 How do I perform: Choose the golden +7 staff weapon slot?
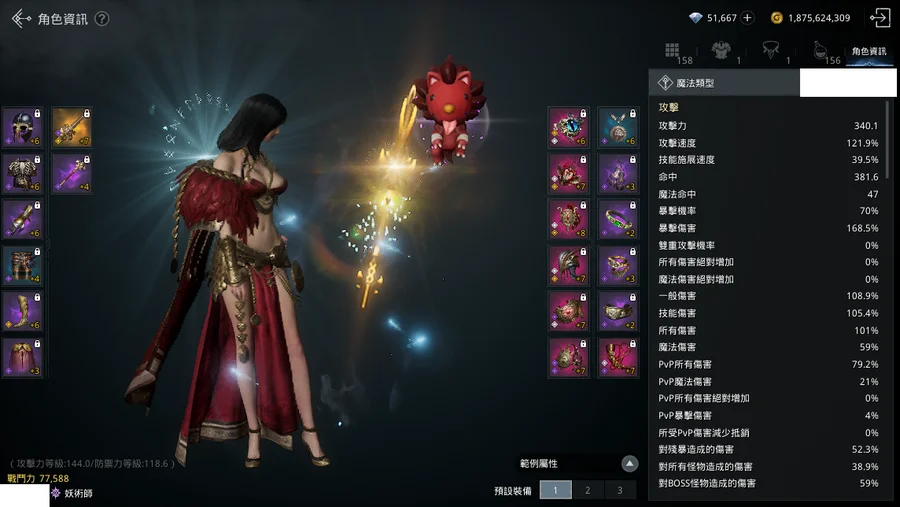71,127
